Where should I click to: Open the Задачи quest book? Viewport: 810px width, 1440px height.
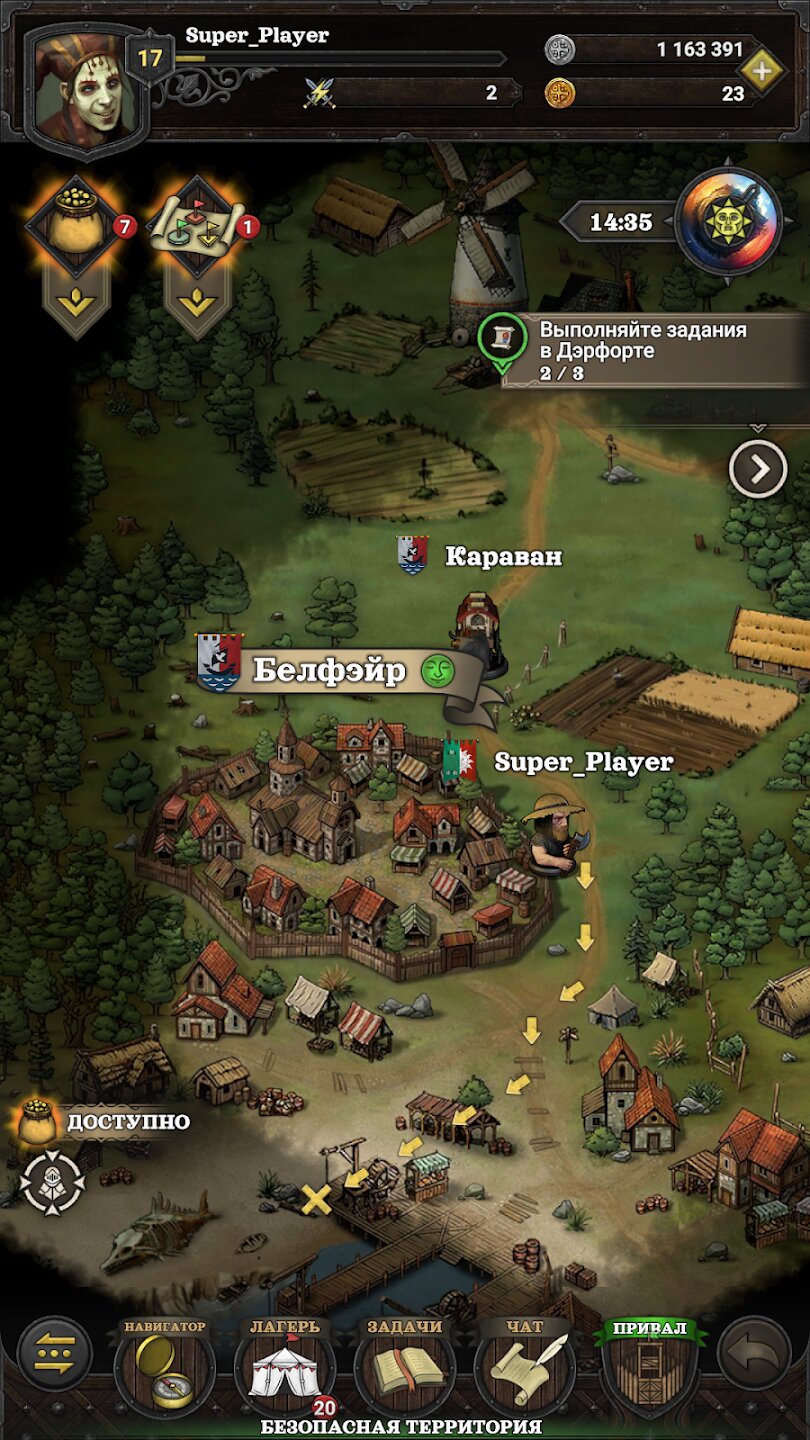pyautogui.click(x=404, y=1367)
